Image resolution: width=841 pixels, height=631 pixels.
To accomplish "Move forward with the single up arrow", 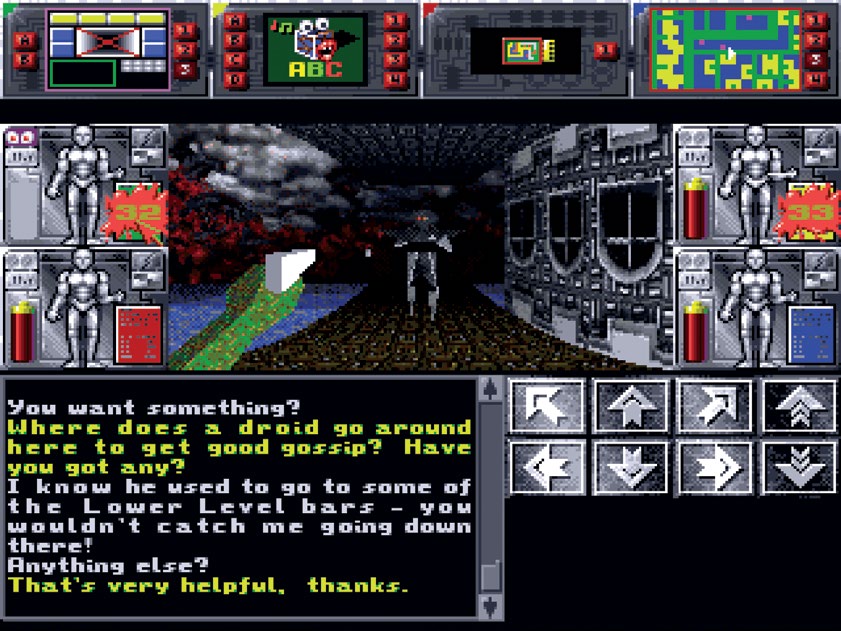I will 631,407.
